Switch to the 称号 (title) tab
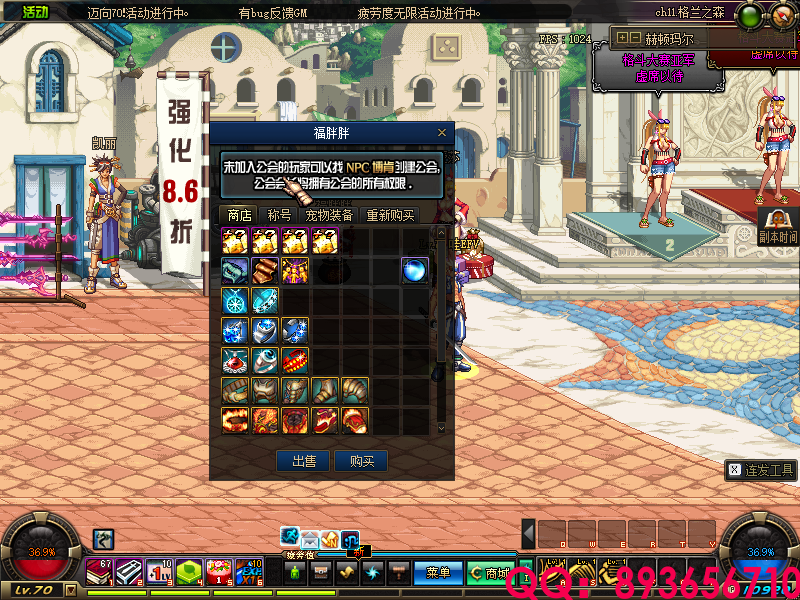This screenshot has width=800, height=600. (279, 215)
